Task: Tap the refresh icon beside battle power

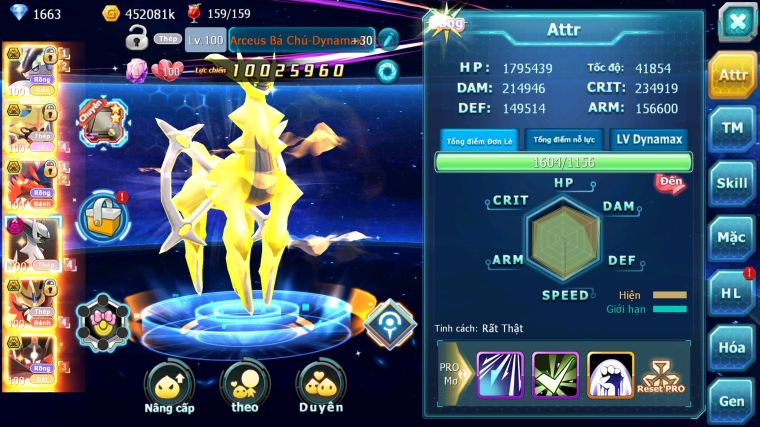Action: [386, 70]
